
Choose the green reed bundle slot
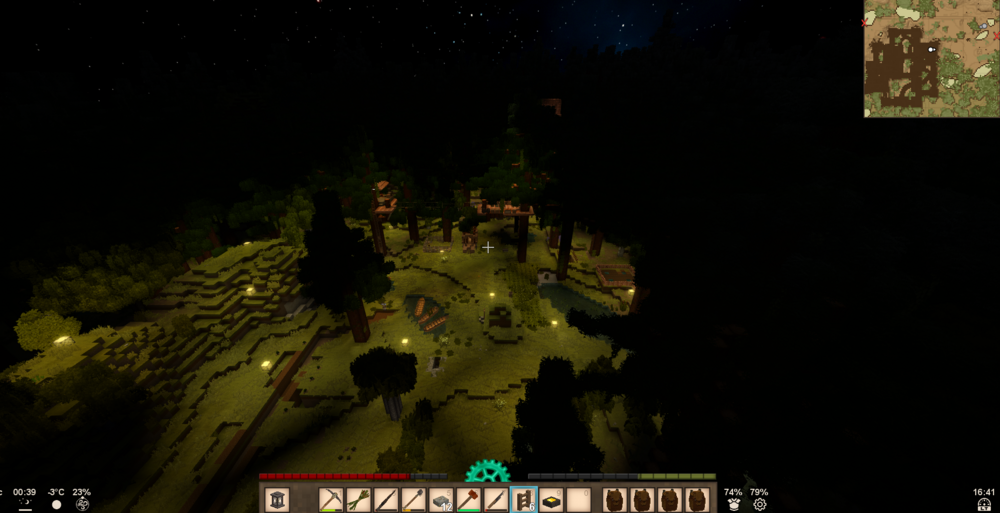click(359, 499)
